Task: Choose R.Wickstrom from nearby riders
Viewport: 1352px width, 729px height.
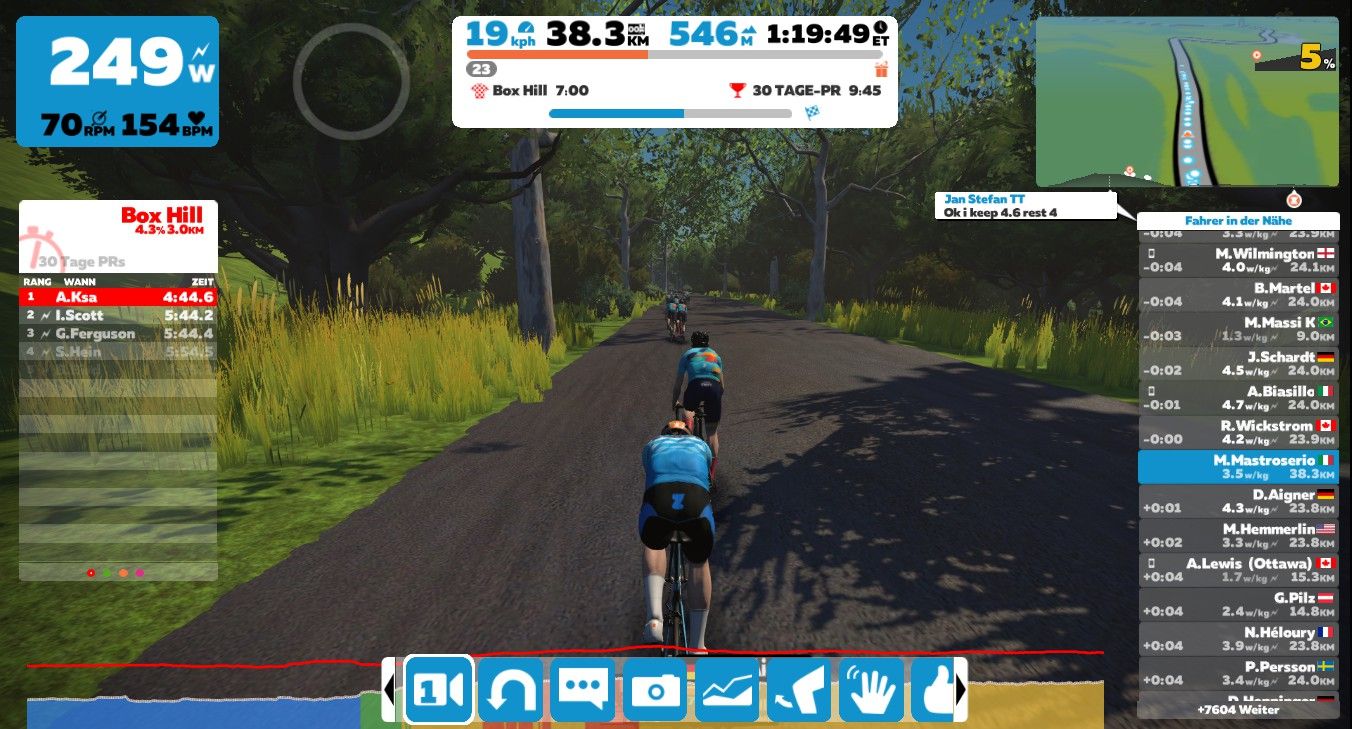Action: click(x=1237, y=432)
